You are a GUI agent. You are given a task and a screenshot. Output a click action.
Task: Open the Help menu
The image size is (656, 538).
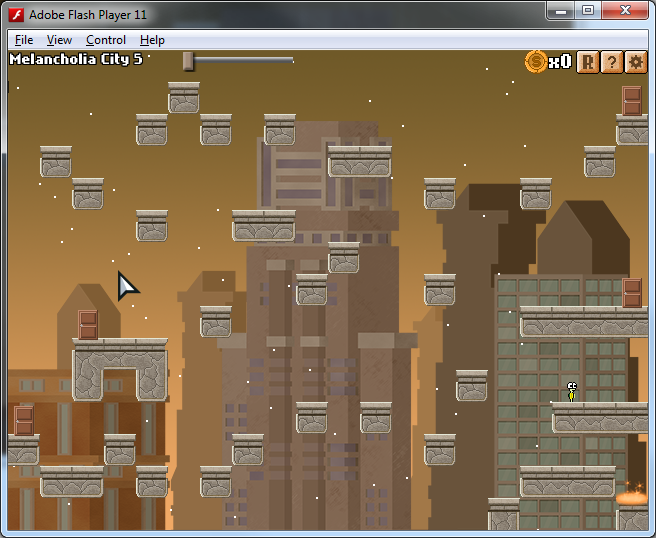pos(152,40)
